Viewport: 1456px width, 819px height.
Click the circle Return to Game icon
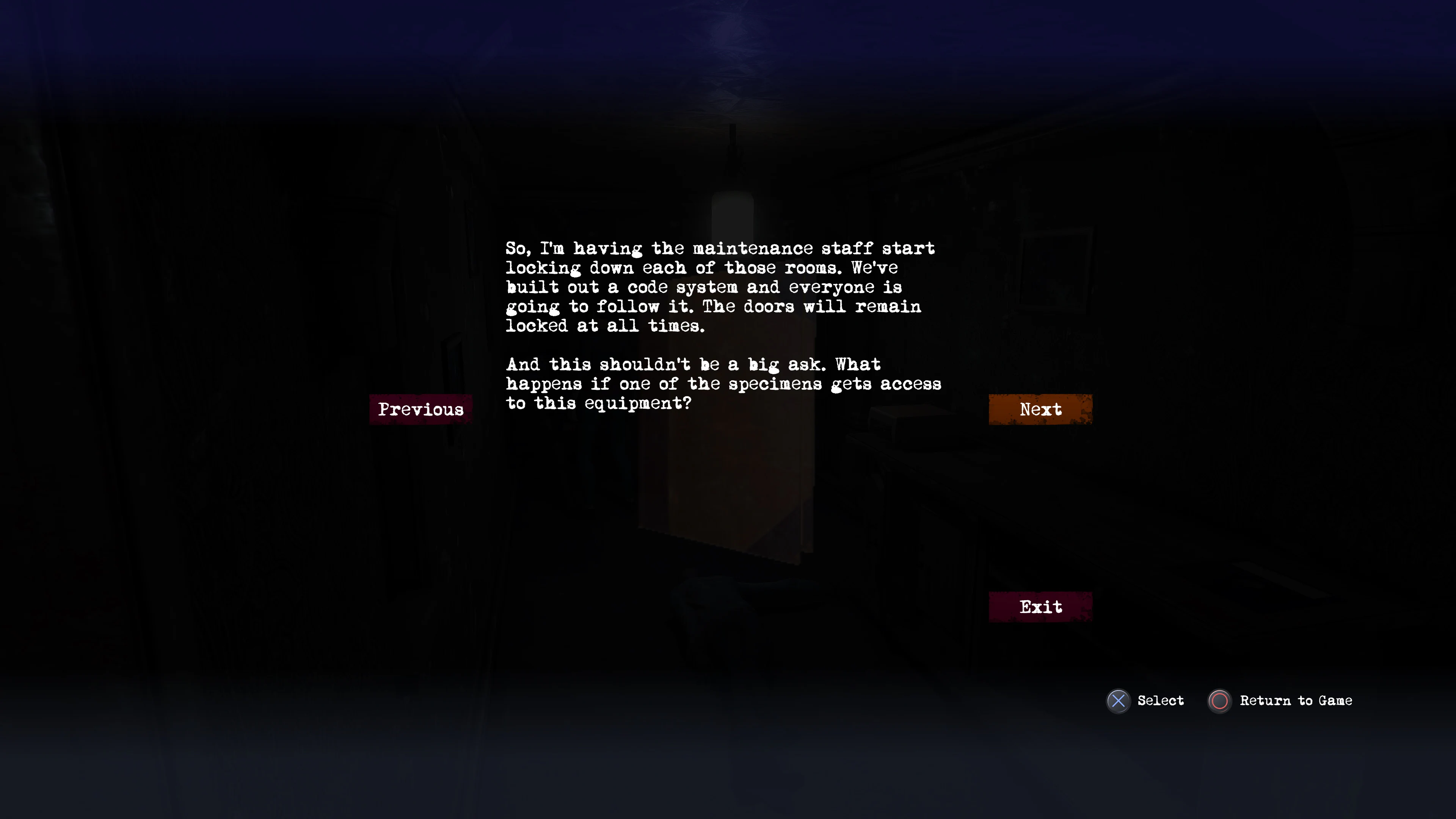click(x=1219, y=701)
